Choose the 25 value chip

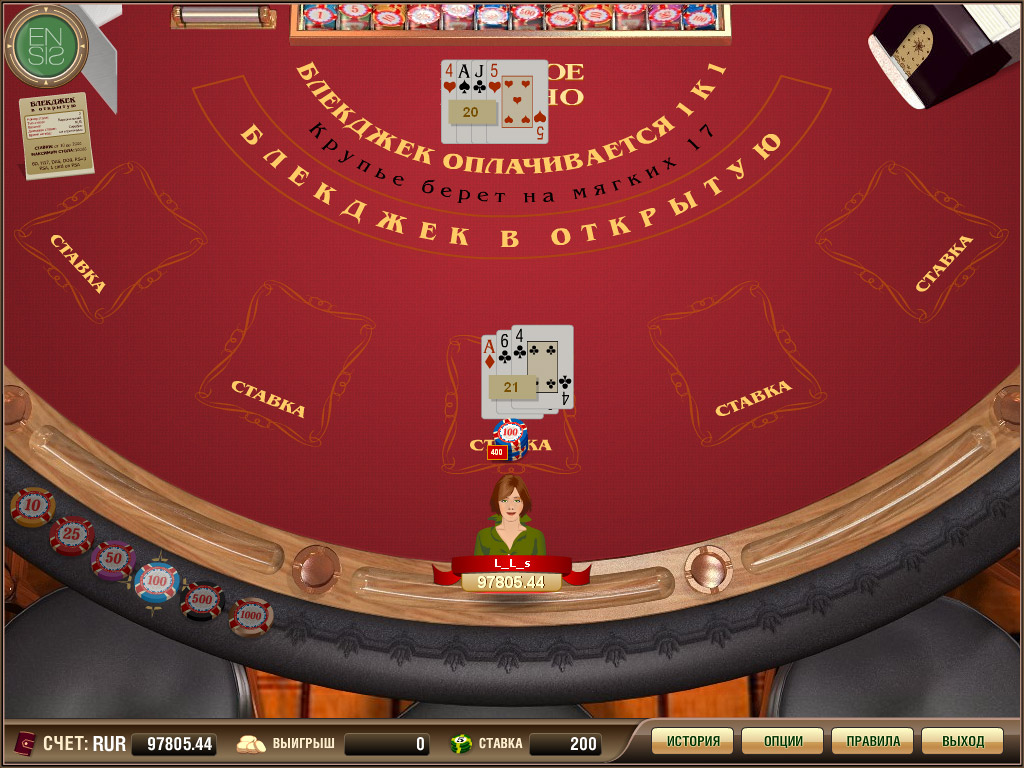pos(71,536)
